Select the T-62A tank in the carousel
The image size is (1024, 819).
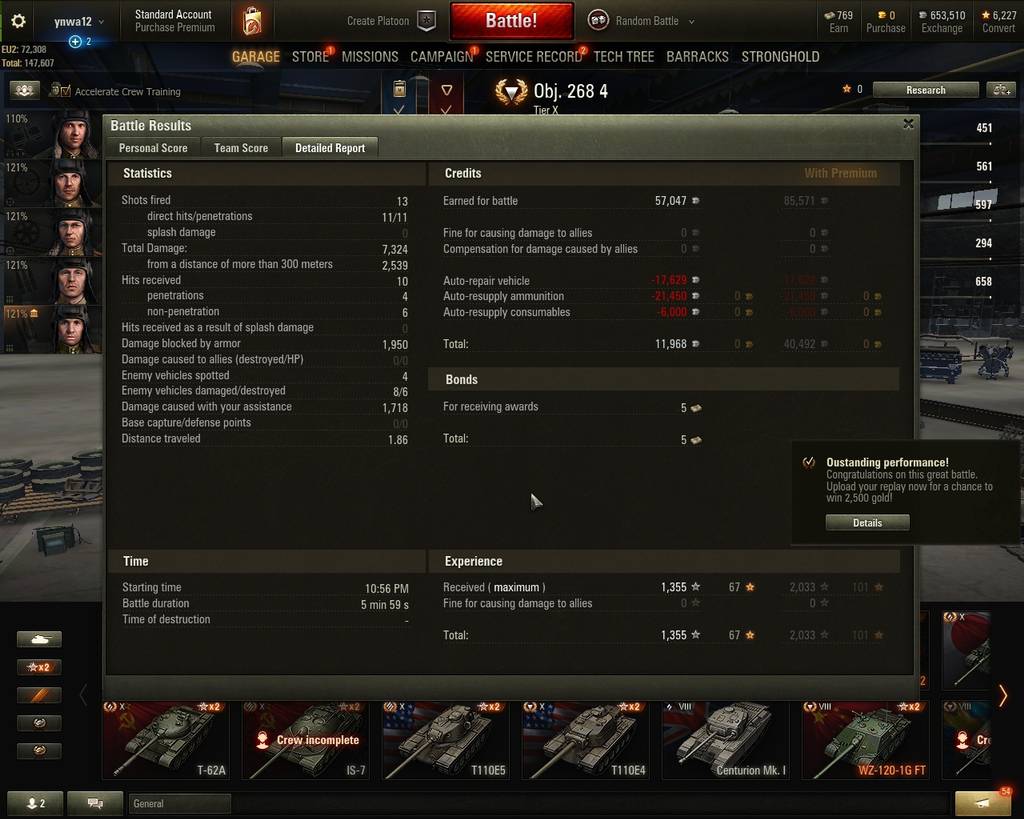(165, 740)
